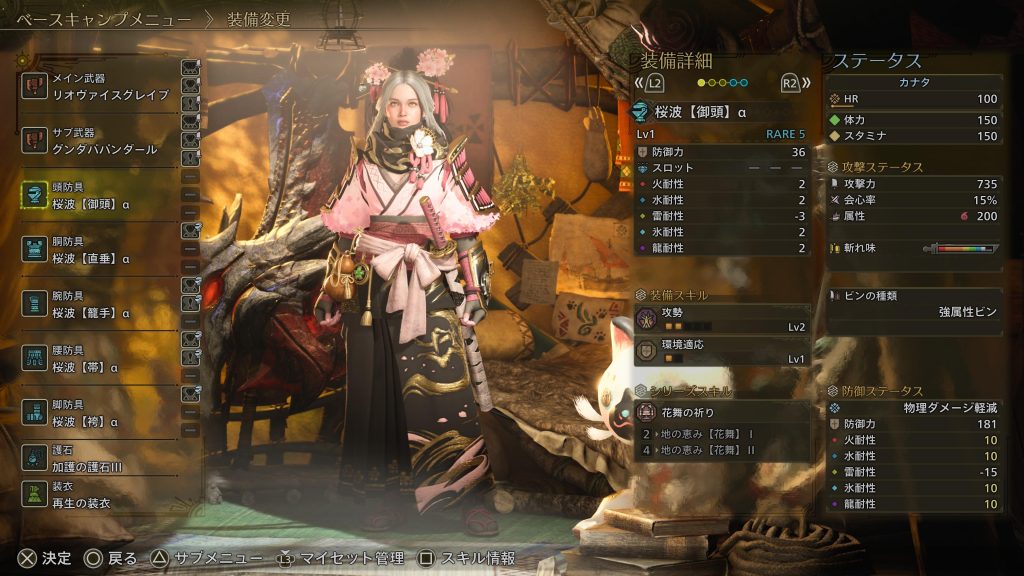Screen dimensions: 1024x576
Task: Open the talisman 加護の護石III slot
Action: click(100, 459)
